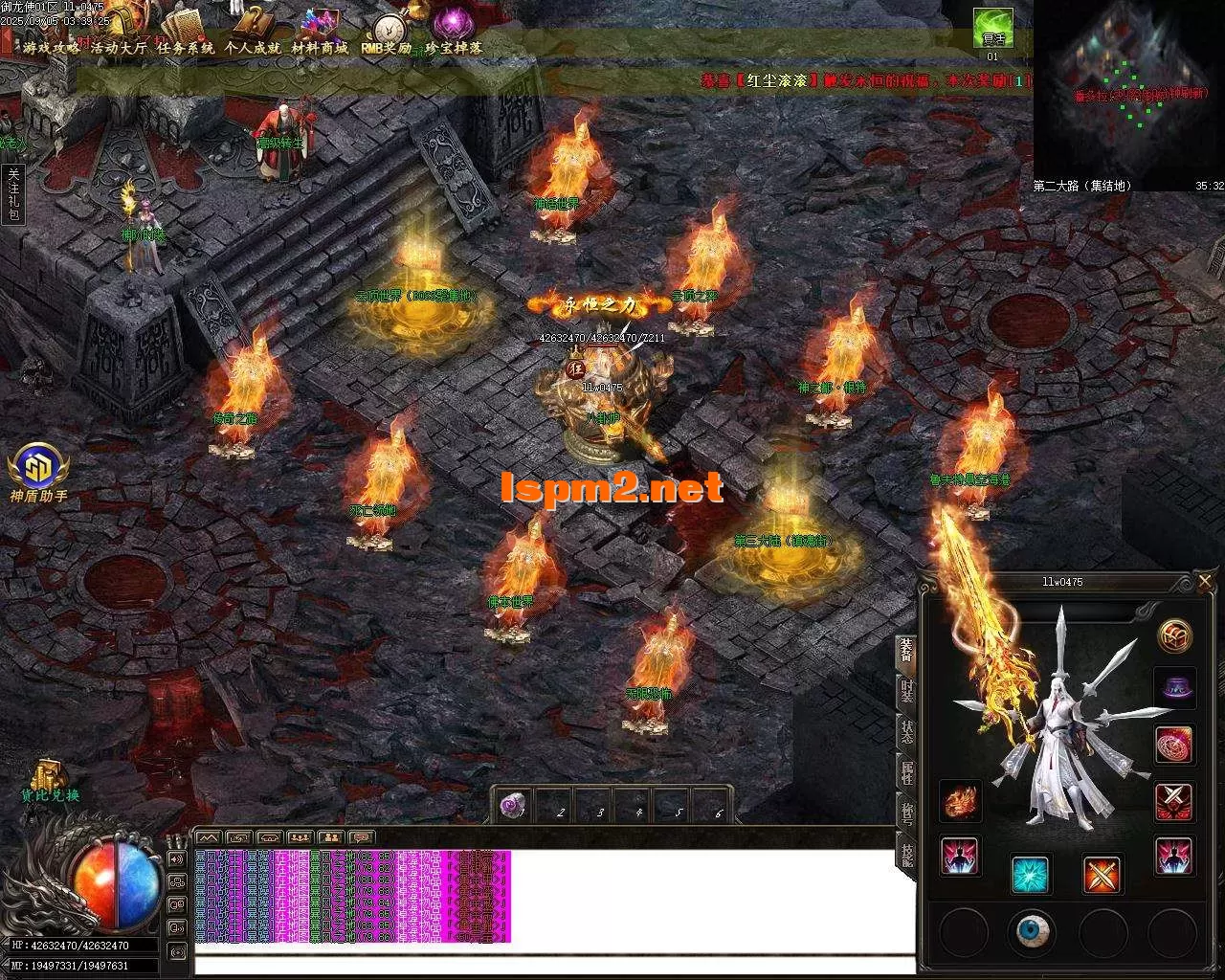The width and height of the screenshot is (1225, 980).
Task: Open the treasure chest icon in character panel
Action: pos(1174,635)
